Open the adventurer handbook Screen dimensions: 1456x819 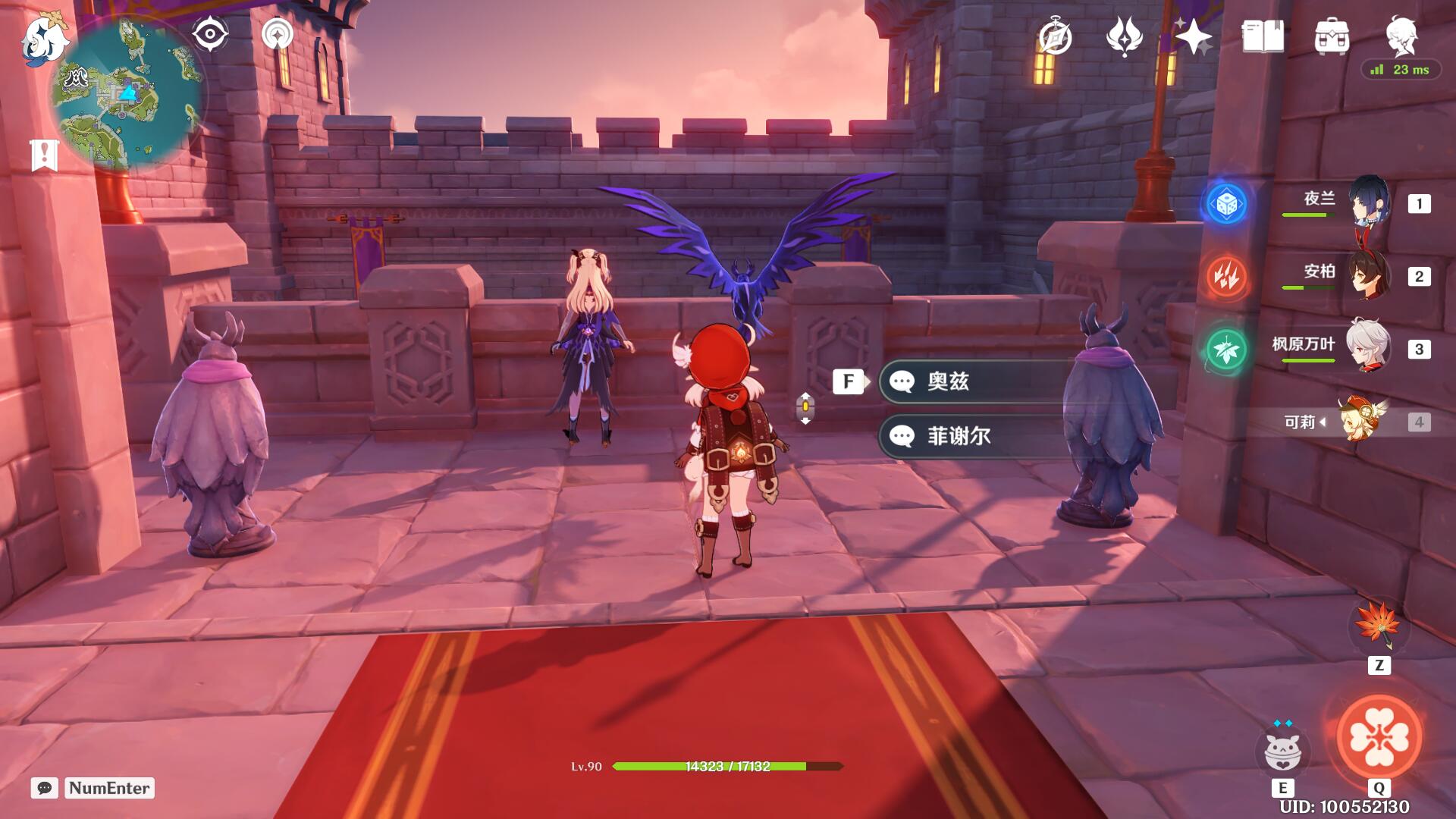tap(1263, 36)
